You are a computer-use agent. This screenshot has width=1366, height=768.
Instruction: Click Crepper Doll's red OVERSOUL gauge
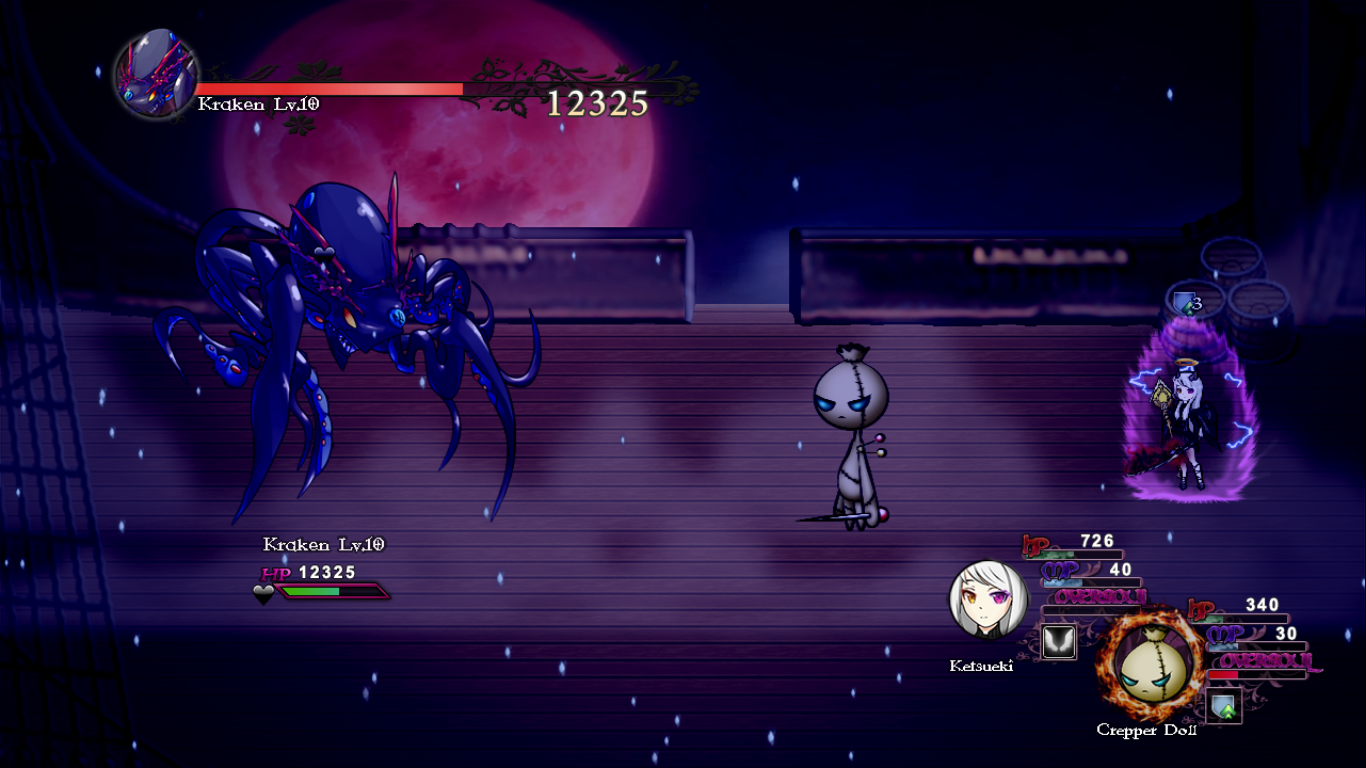[x=1223, y=673]
